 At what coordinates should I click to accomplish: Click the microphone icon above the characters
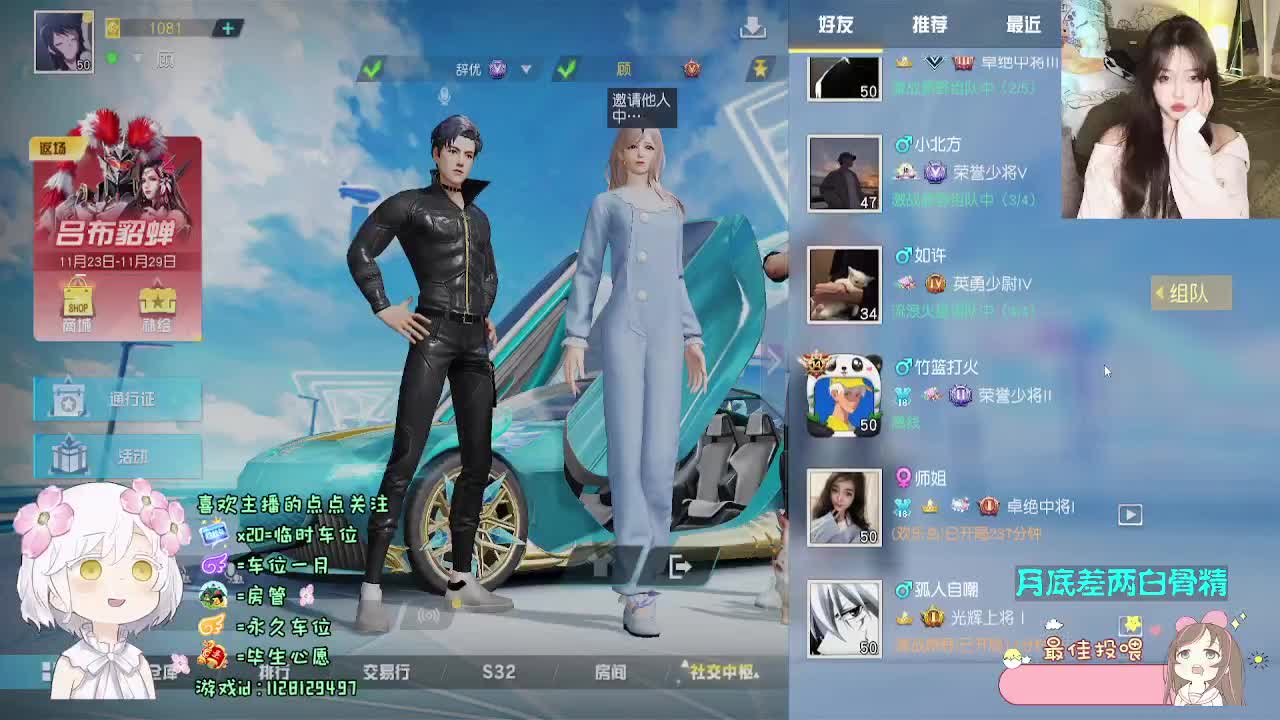(x=443, y=95)
